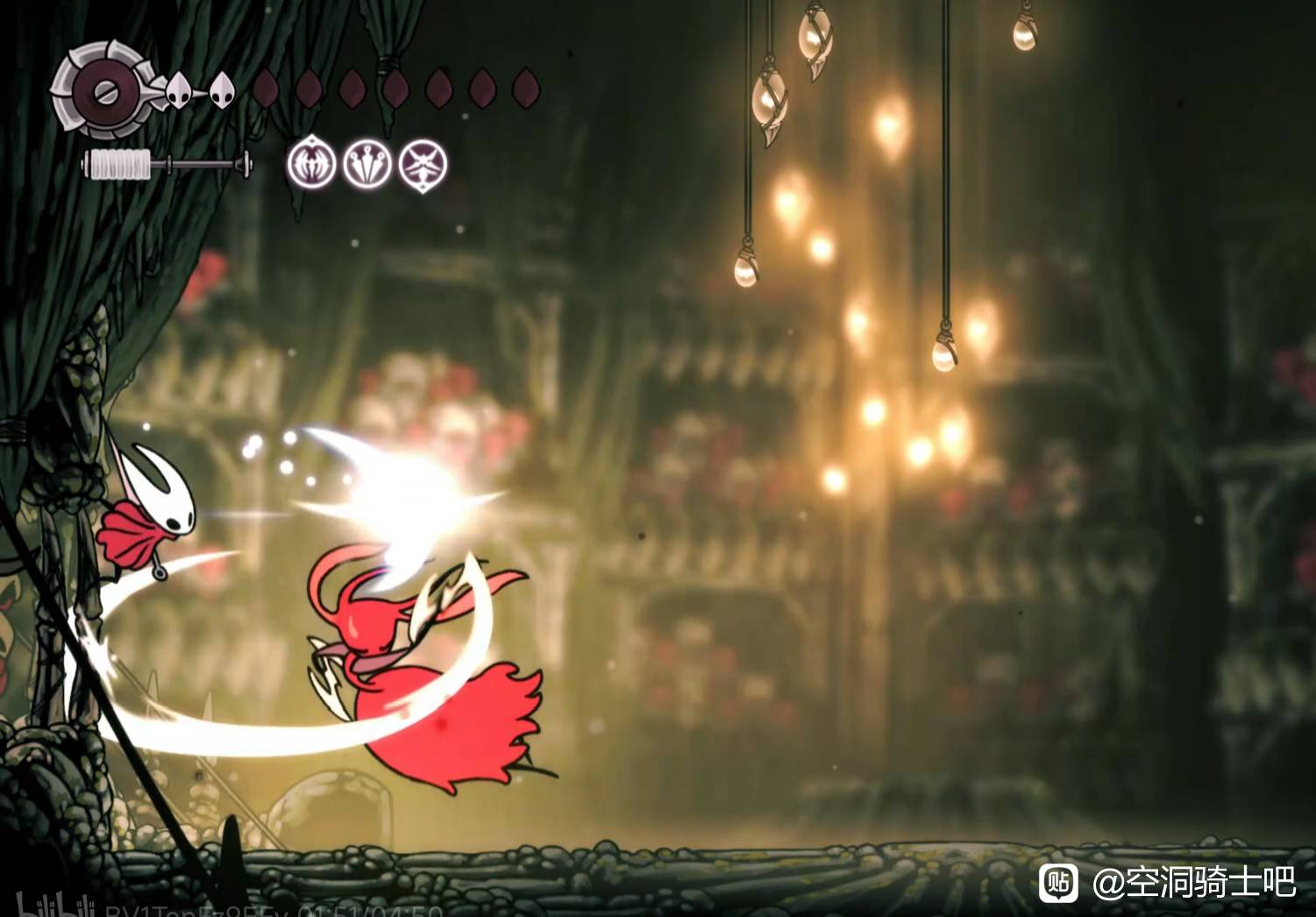Select the three-daggers tool icon
The height and width of the screenshot is (917, 1316).
pyautogui.click(x=367, y=163)
